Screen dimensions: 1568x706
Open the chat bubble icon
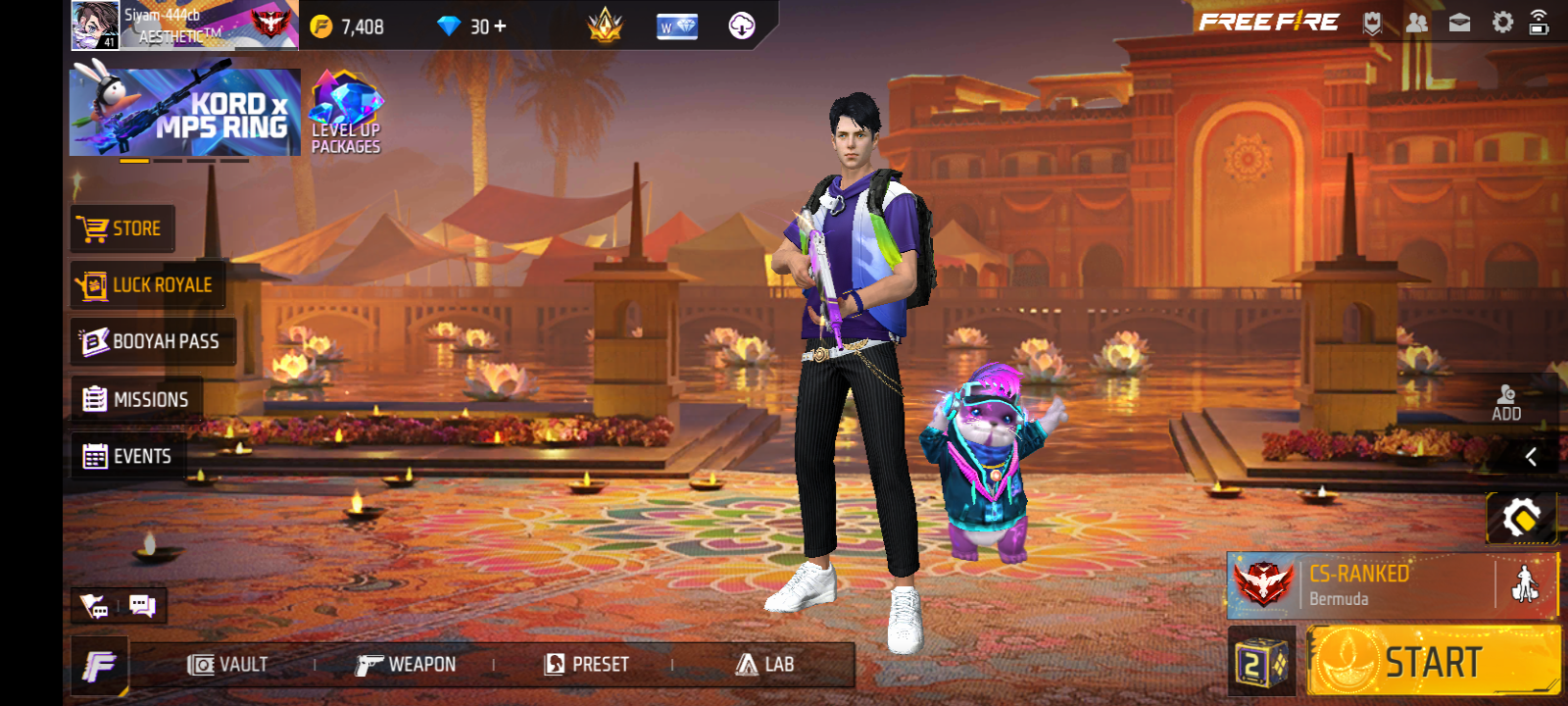point(142,606)
